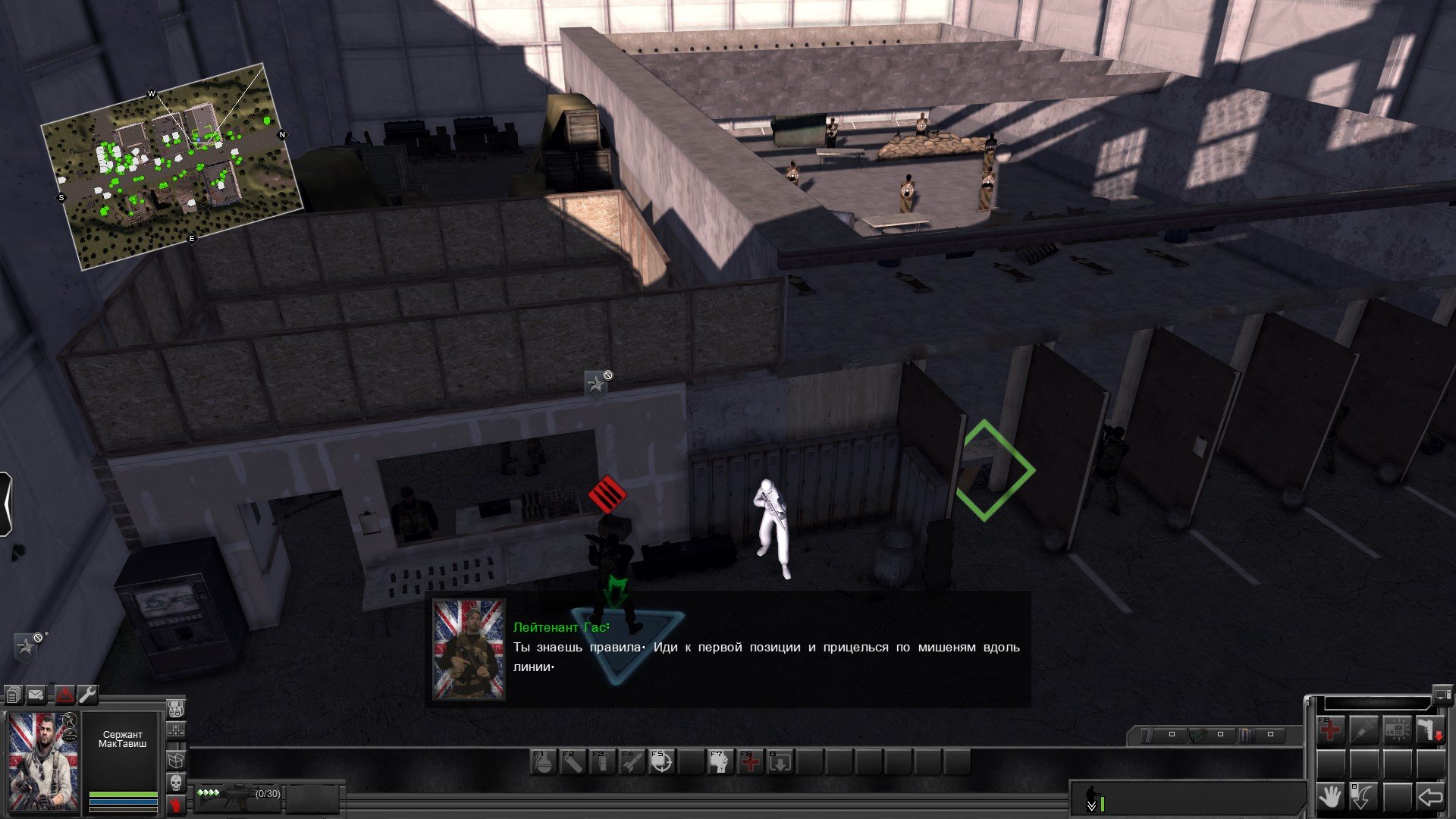
Task: Choose the C4 explosive action
Action: click(1397, 731)
